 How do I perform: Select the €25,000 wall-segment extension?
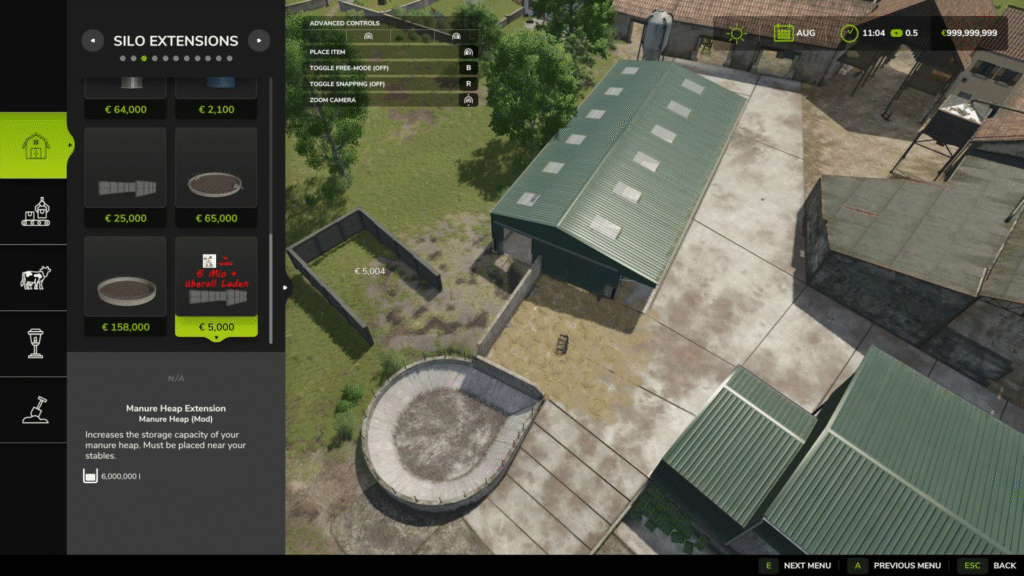125,177
